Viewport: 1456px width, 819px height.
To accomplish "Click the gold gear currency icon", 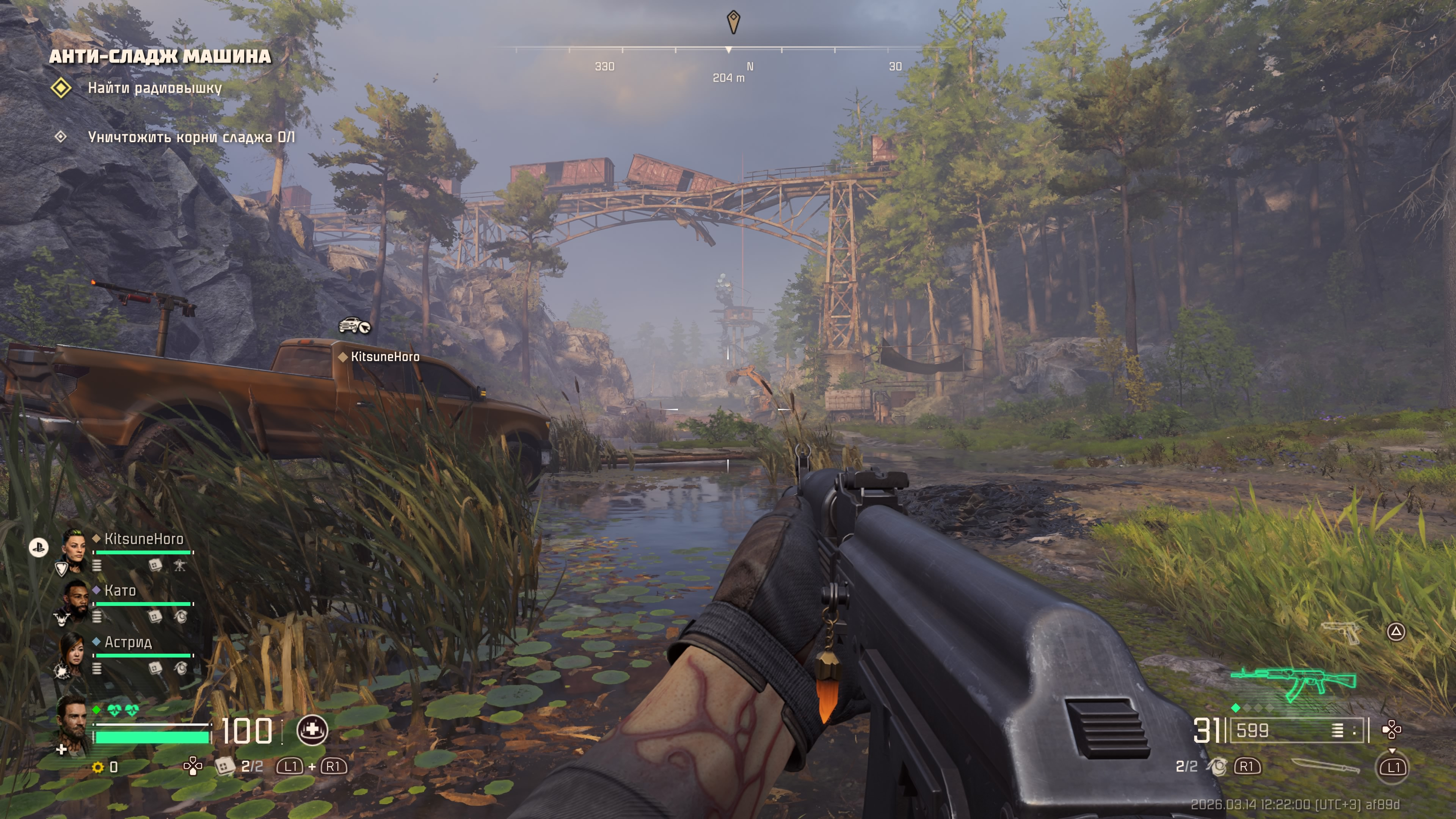I will 98,767.
